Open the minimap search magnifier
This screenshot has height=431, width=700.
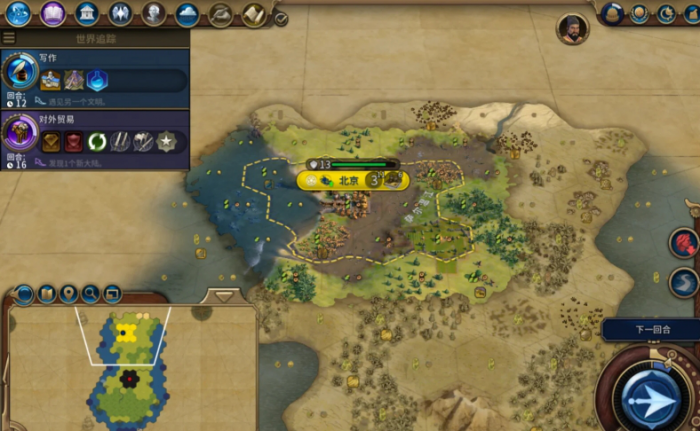point(91,294)
